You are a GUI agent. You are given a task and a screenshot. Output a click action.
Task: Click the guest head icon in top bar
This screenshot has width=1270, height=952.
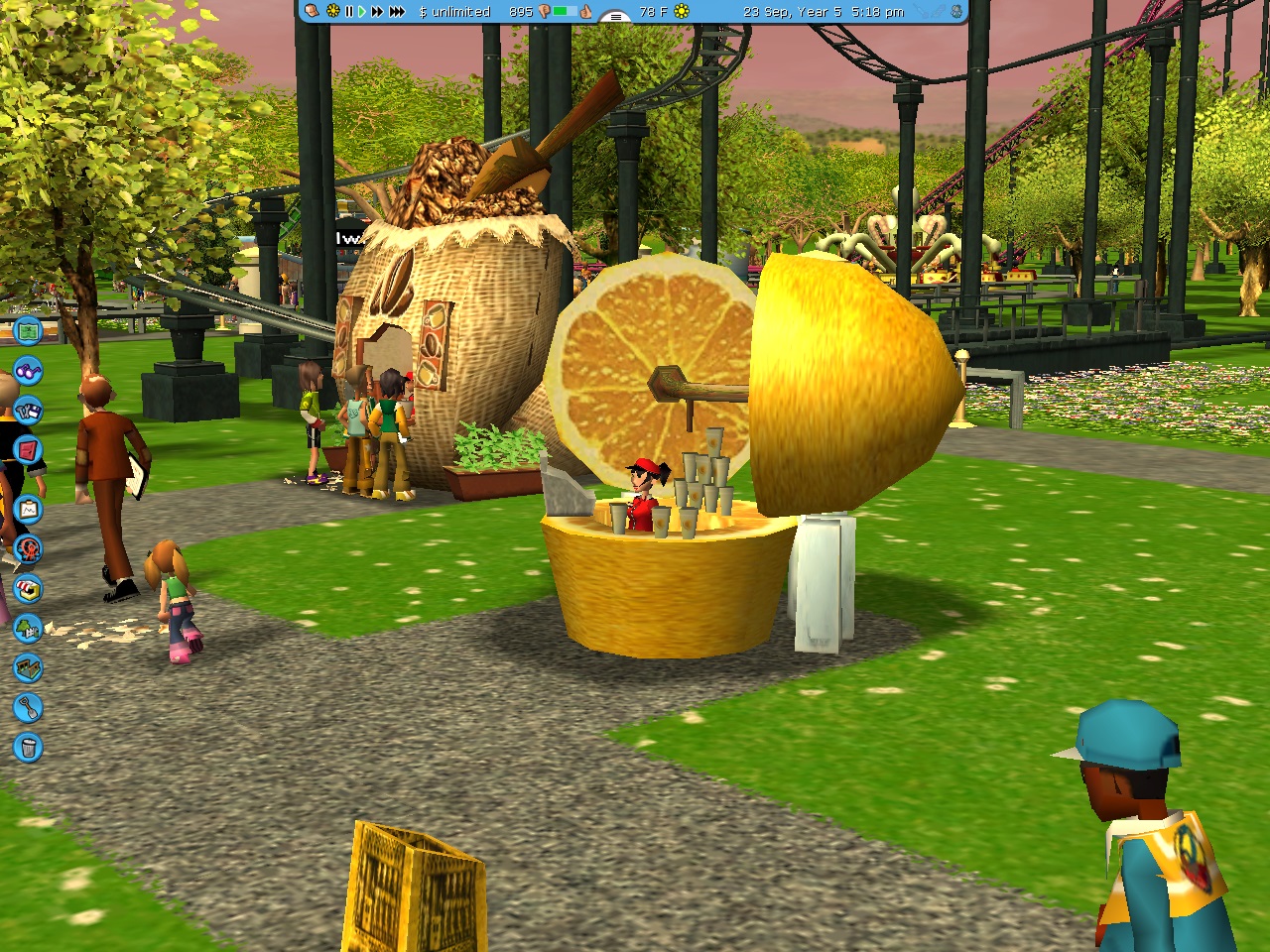312,12
